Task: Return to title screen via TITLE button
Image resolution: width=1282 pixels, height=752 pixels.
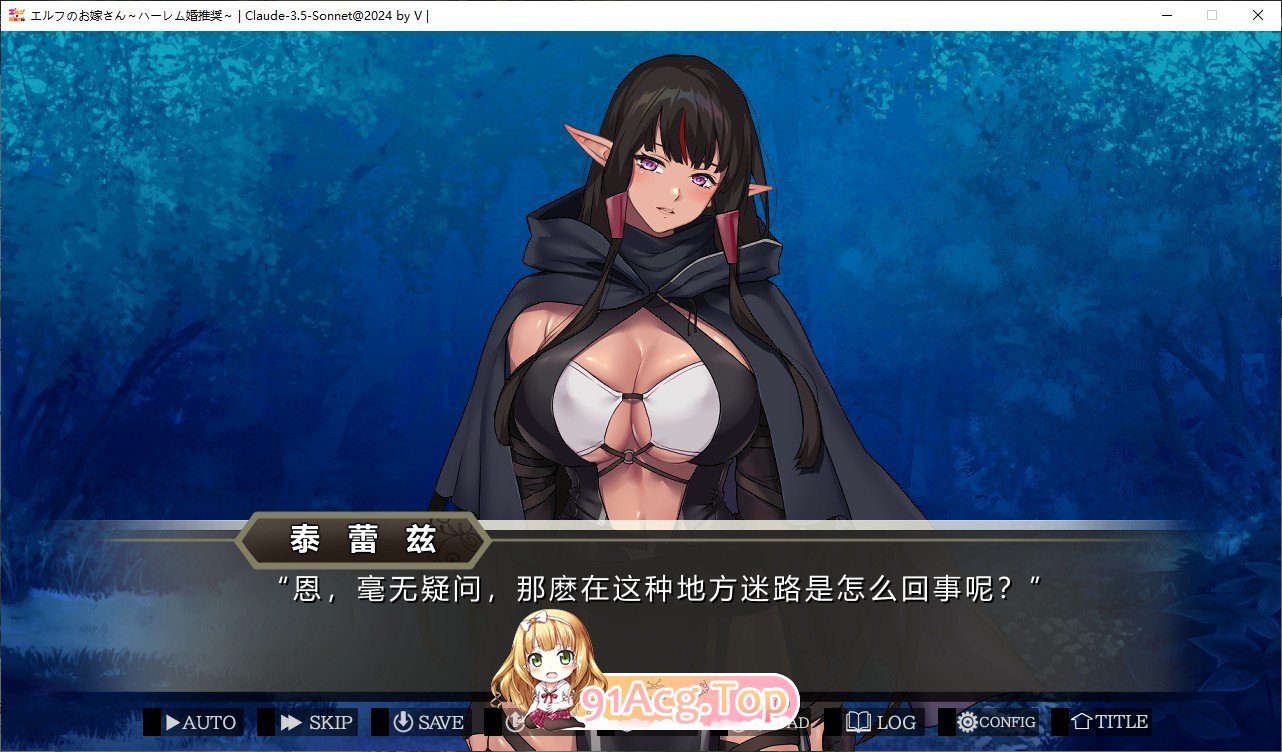Action: [x=1111, y=721]
